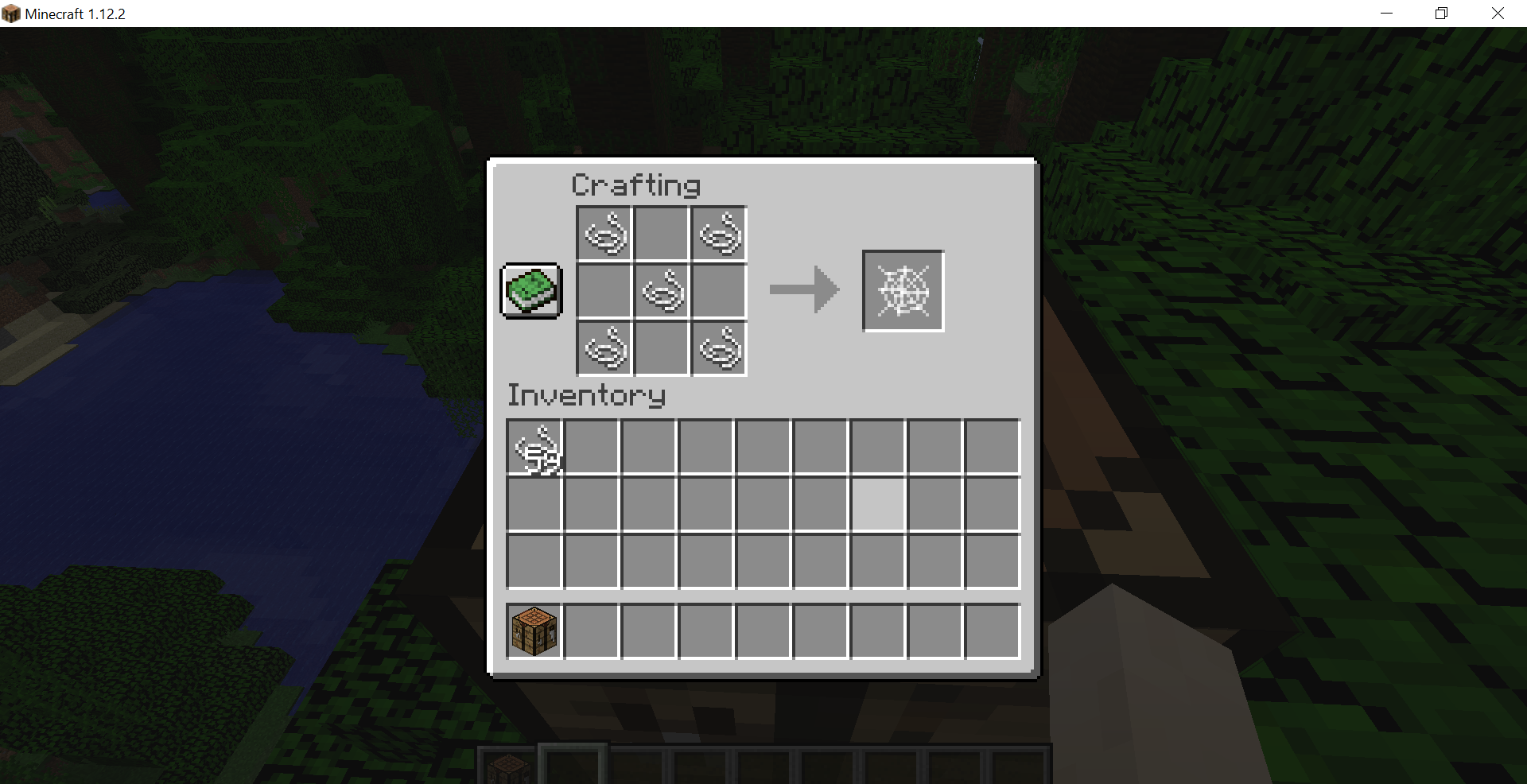Select the string in the top-left crafting slot

tap(604, 233)
